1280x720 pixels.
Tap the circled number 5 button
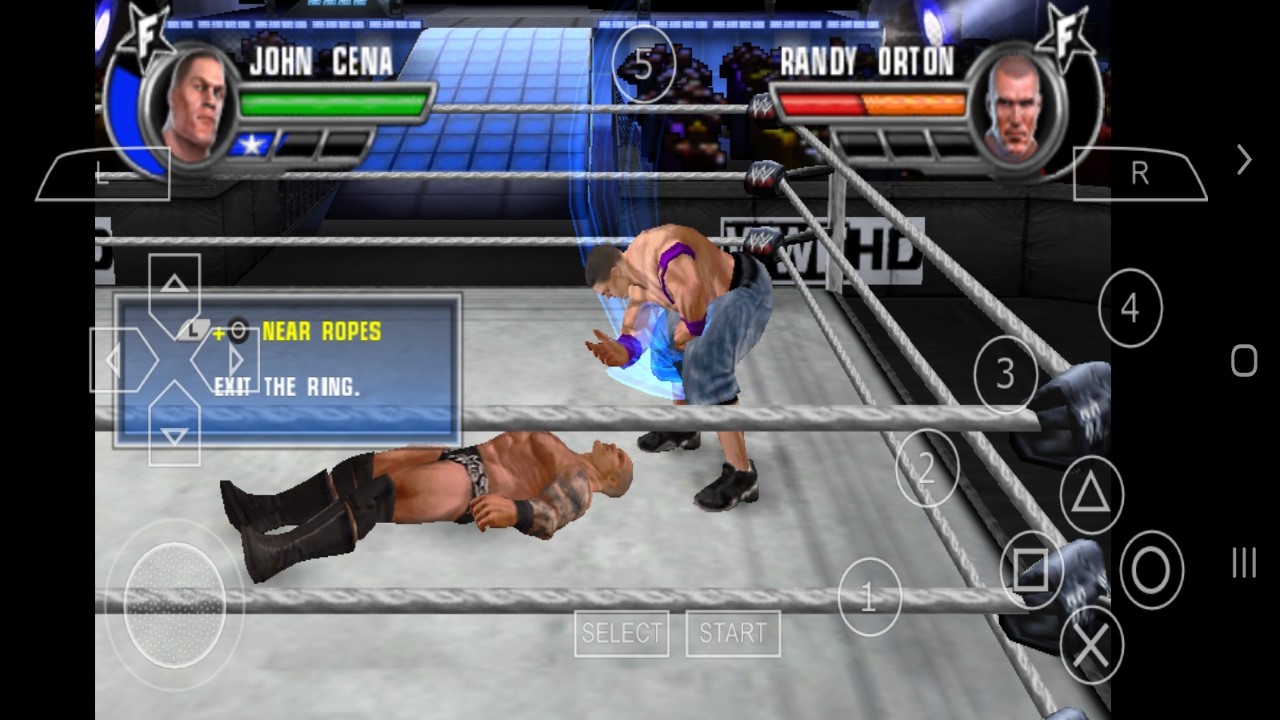(643, 66)
